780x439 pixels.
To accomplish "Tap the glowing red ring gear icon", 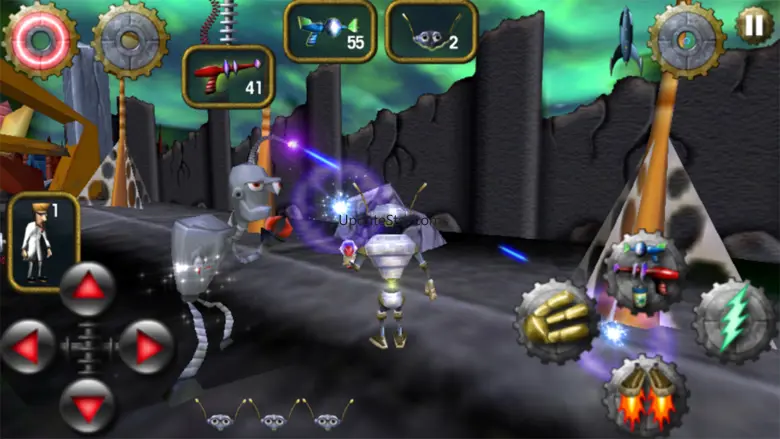I will [x=38, y=37].
